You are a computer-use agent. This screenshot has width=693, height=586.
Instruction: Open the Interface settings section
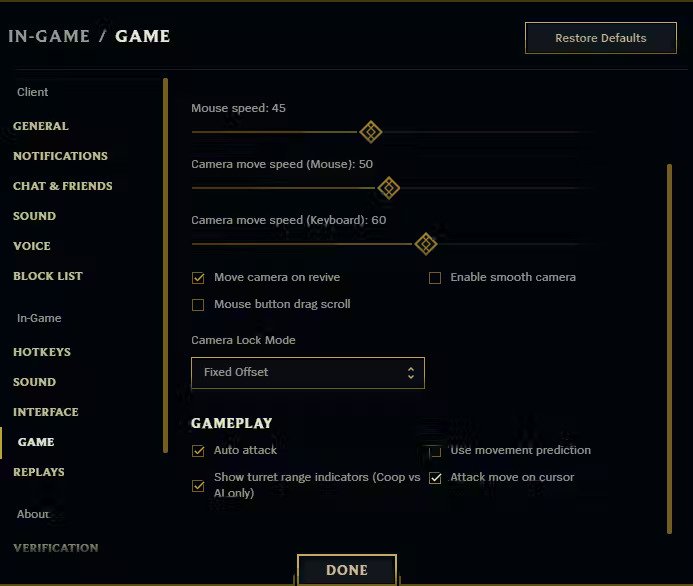point(45,412)
